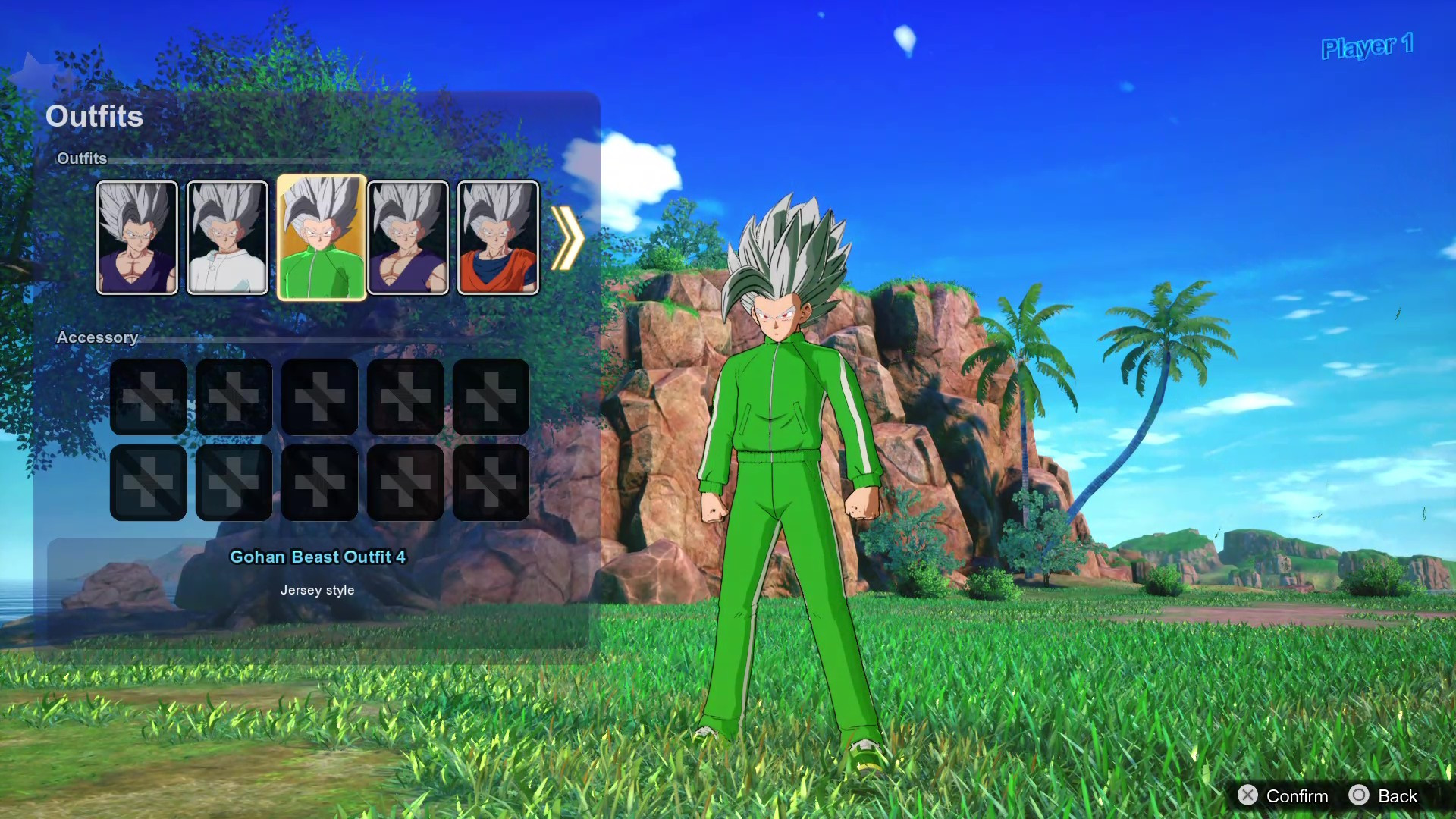Select the second accessory slot in top row
The height and width of the screenshot is (819, 1456).
click(x=233, y=395)
